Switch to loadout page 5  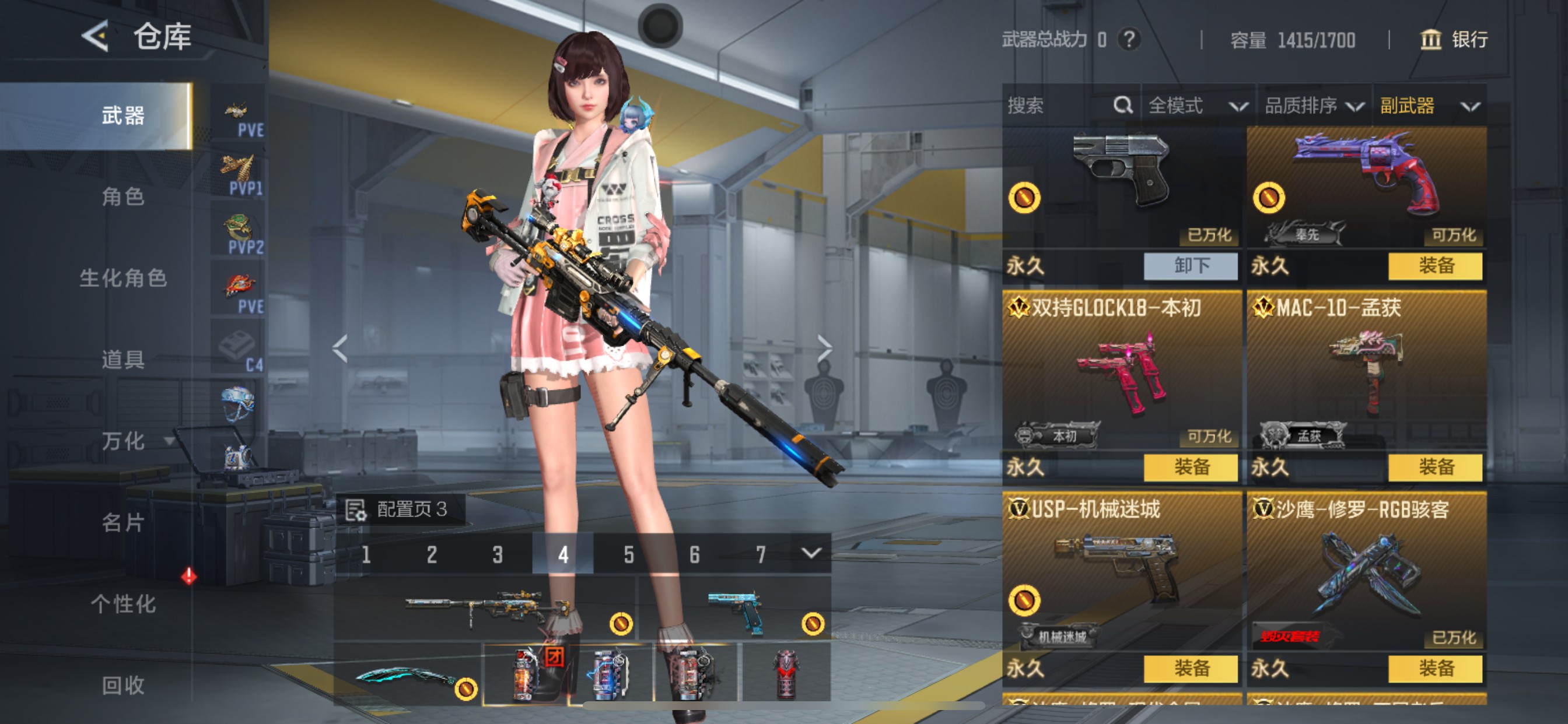[x=629, y=554]
